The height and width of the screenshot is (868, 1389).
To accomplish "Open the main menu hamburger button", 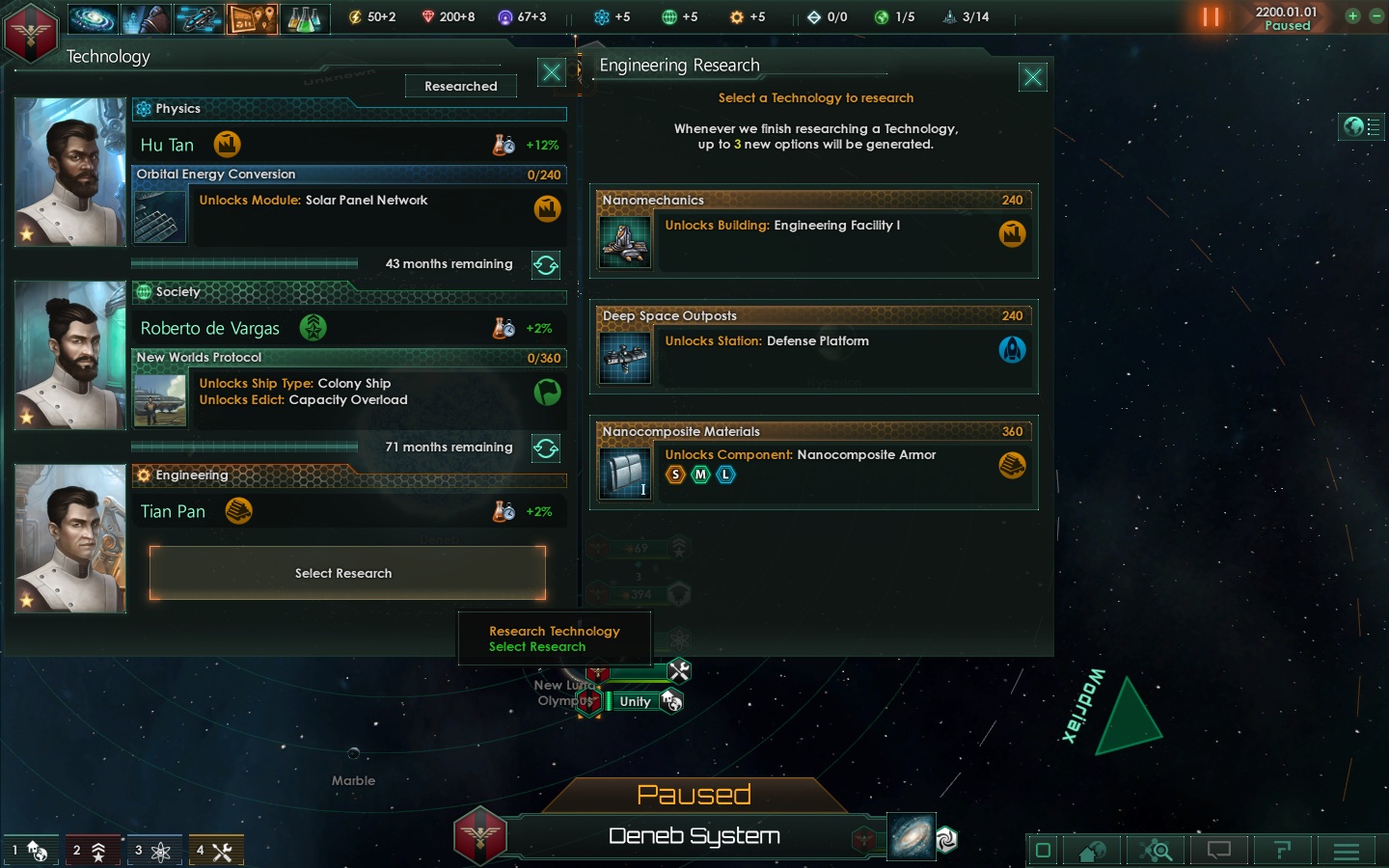I will (x=1347, y=851).
